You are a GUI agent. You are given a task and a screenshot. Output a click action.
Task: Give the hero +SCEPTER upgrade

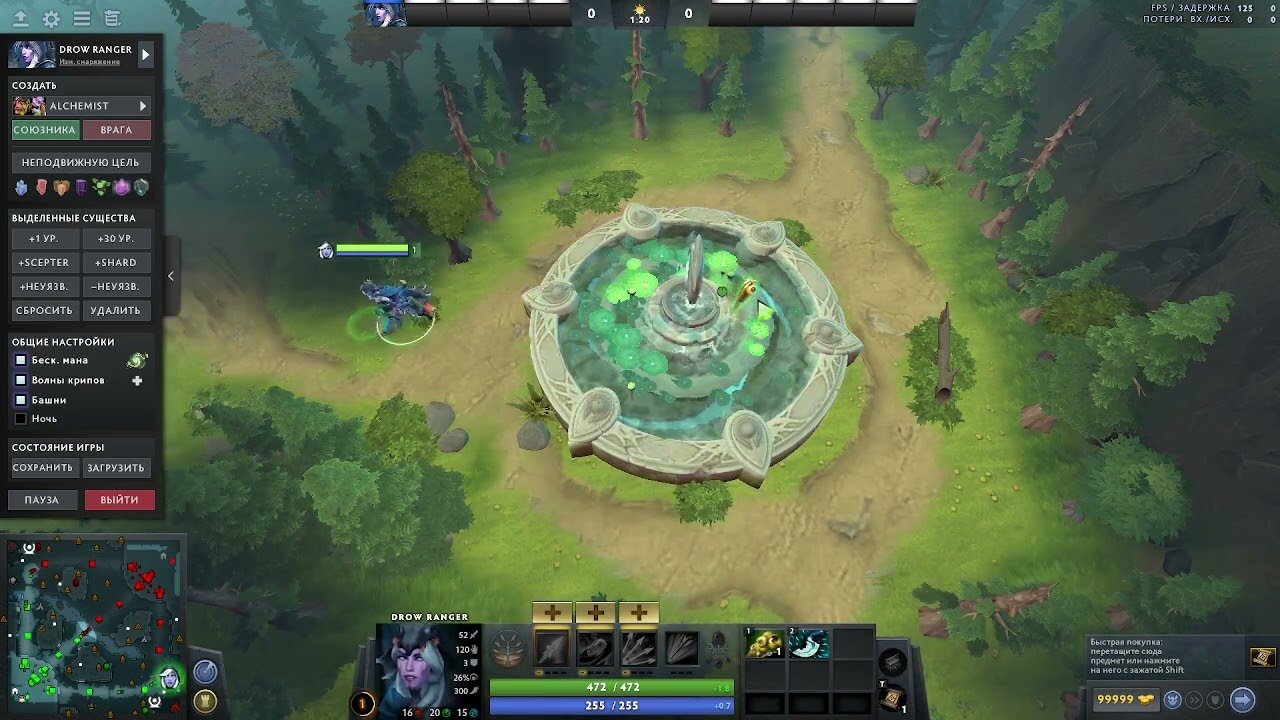click(44, 263)
